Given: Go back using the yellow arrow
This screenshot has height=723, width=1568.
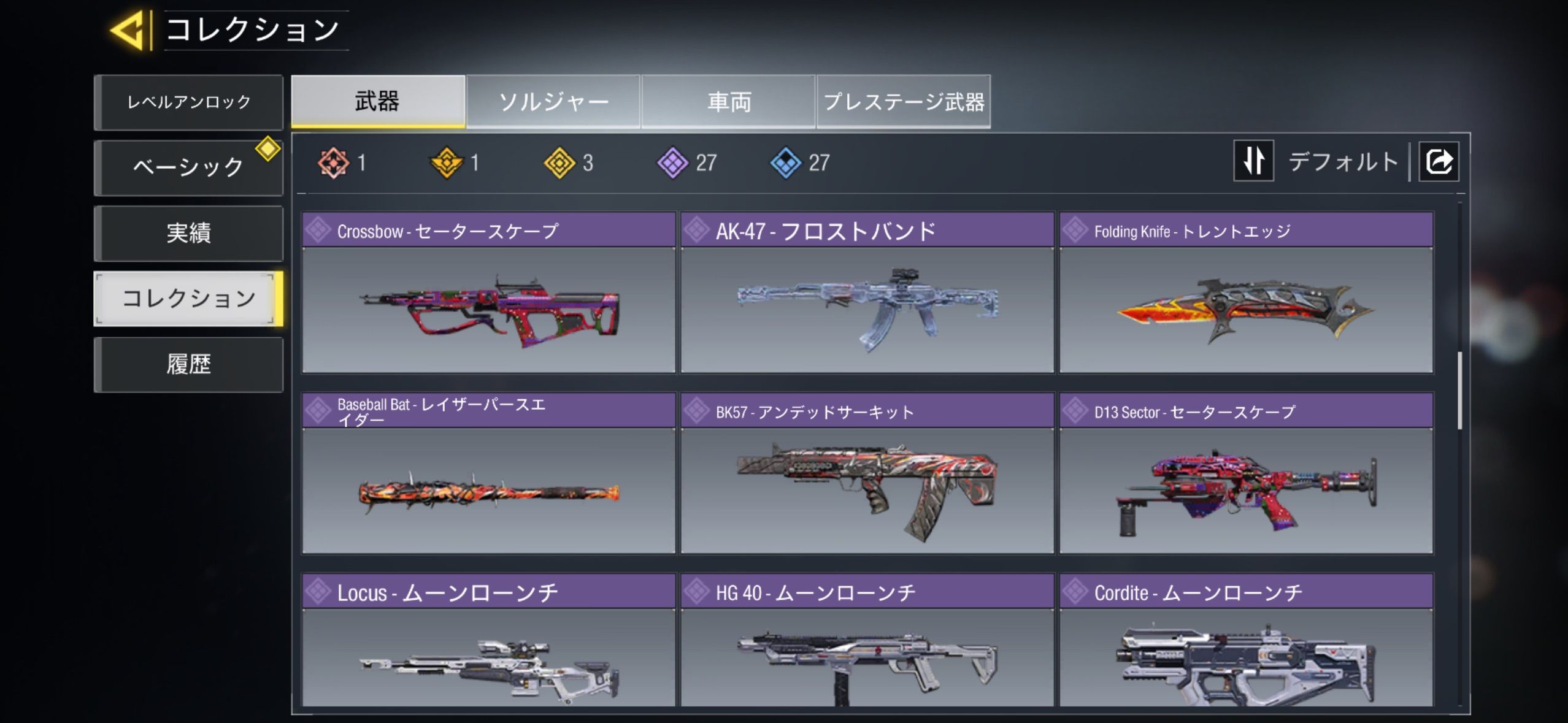Looking at the screenshot, I should pos(128,30).
